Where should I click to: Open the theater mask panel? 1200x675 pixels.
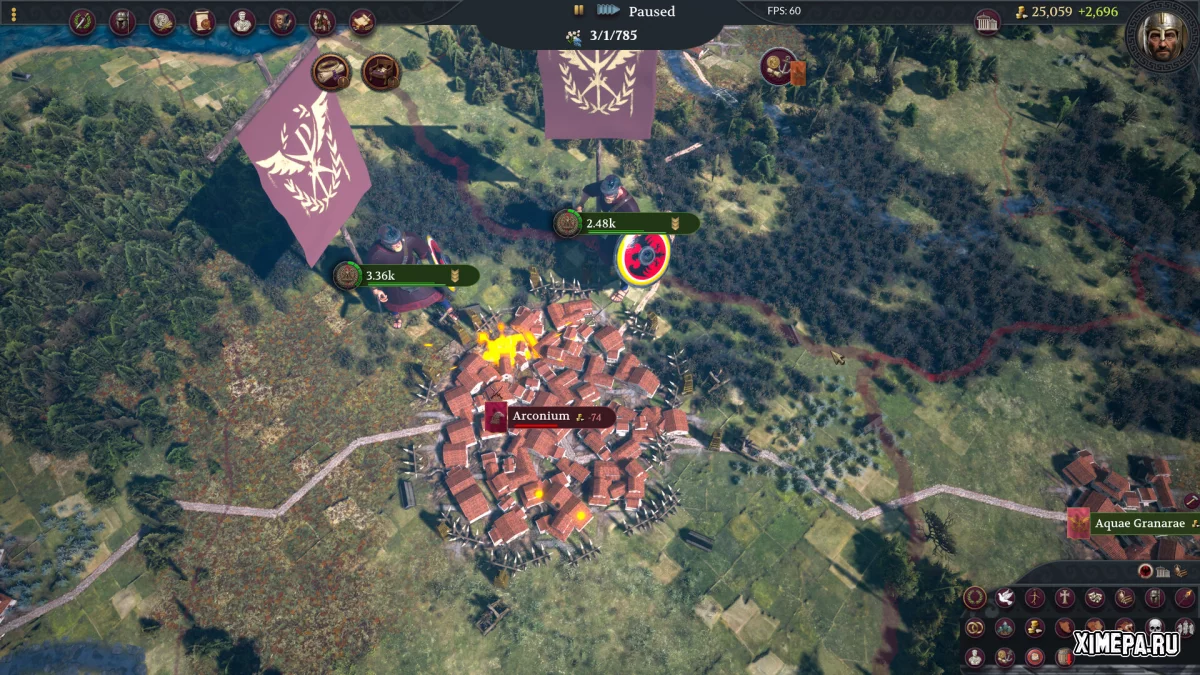tap(282, 22)
